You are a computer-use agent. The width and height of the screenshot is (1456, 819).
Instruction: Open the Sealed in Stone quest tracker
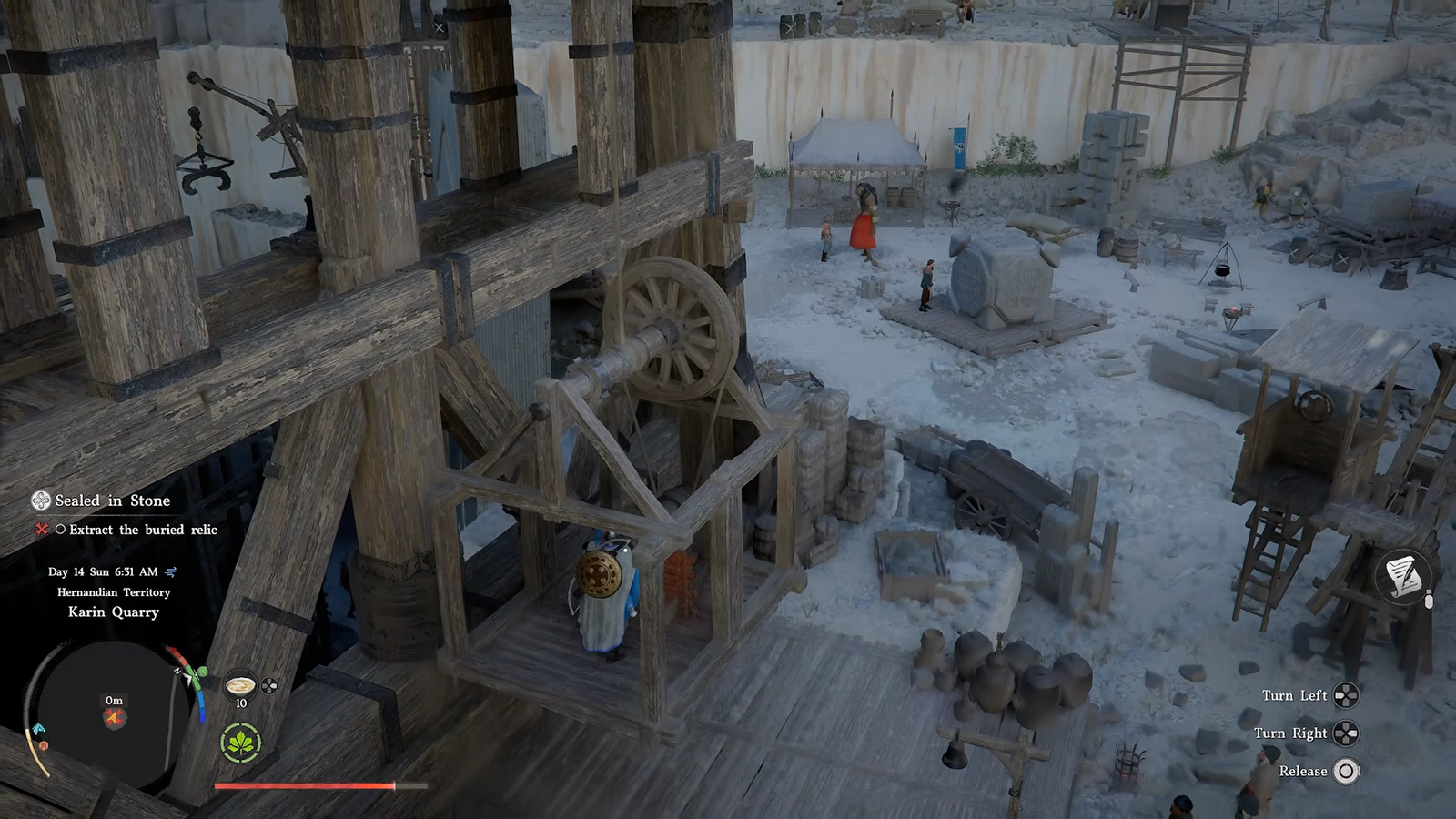point(112,500)
